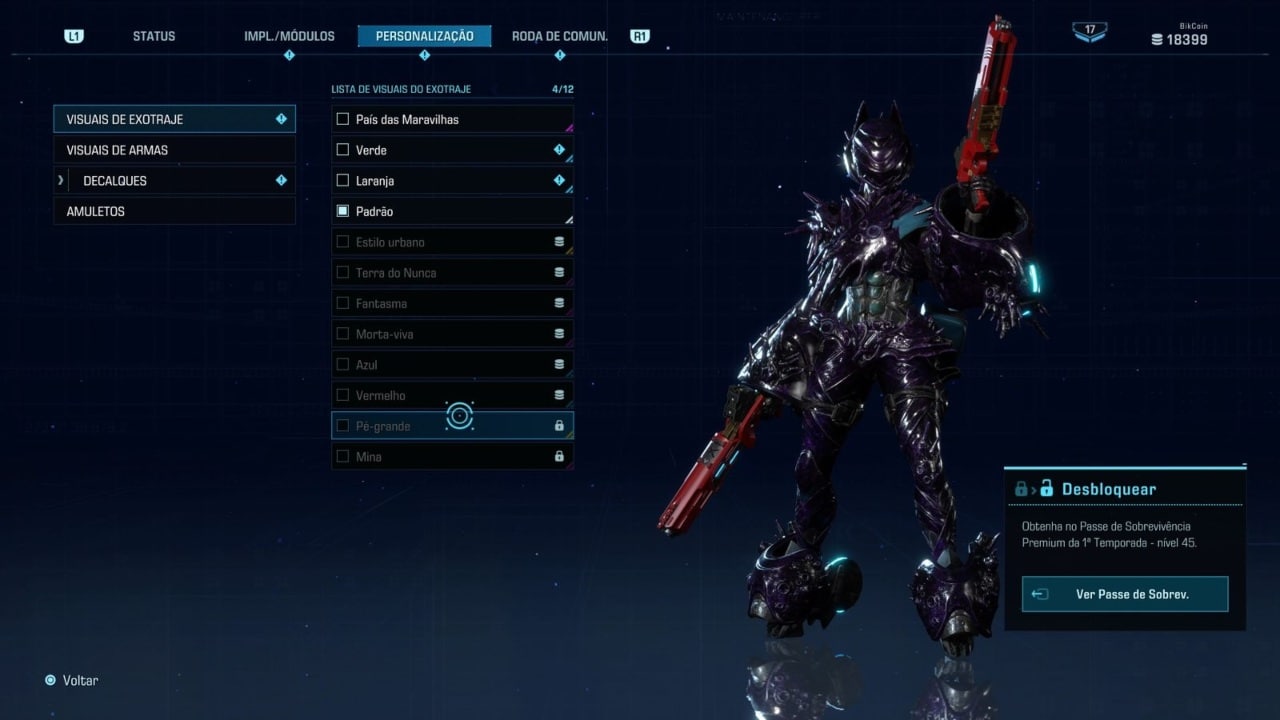Select the Morta-viva skin
1280x720 pixels.
click(x=452, y=334)
